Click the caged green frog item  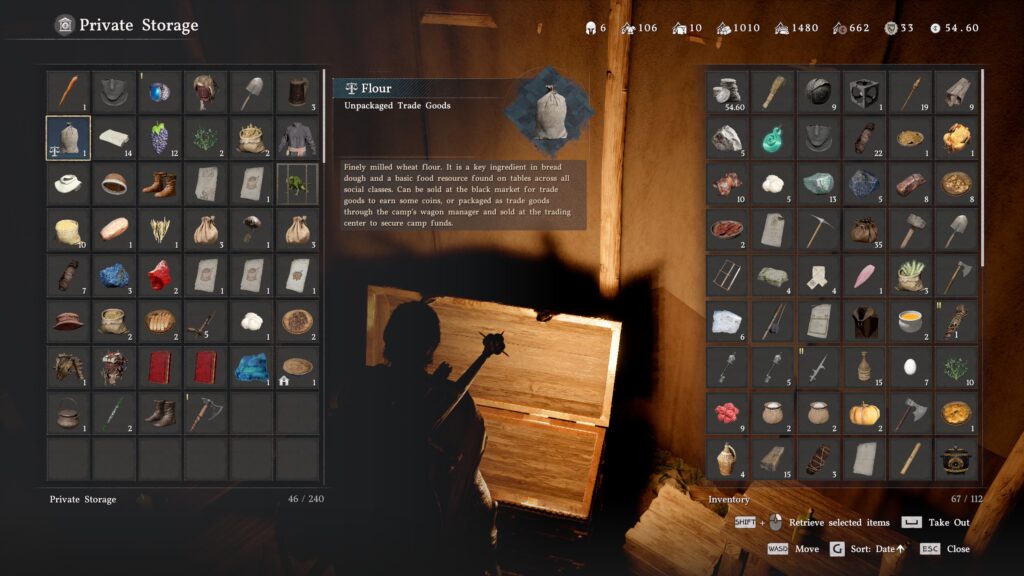[x=297, y=184]
